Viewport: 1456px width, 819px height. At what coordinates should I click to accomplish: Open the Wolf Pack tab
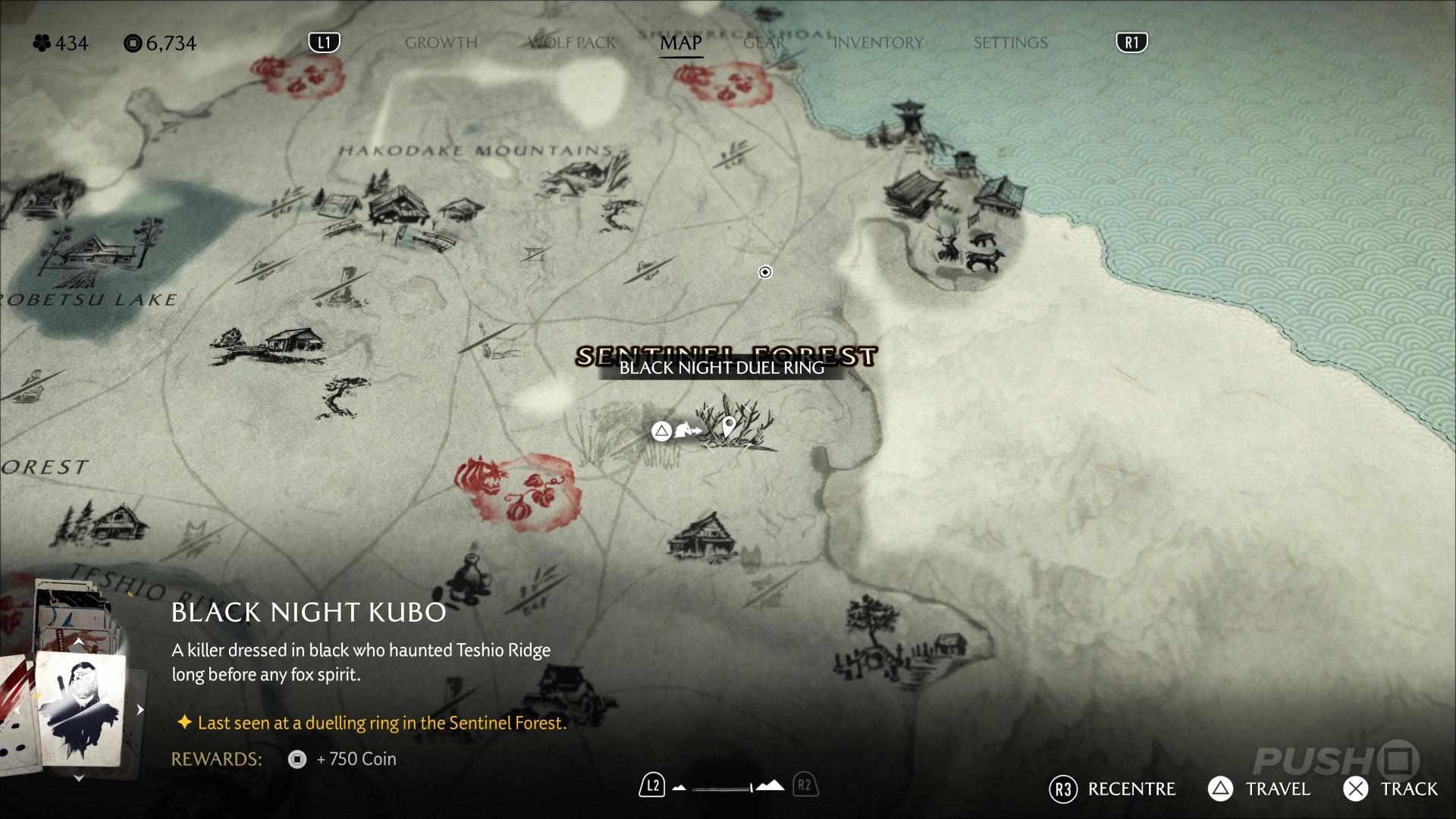pyautogui.click(x=573, y=43)
